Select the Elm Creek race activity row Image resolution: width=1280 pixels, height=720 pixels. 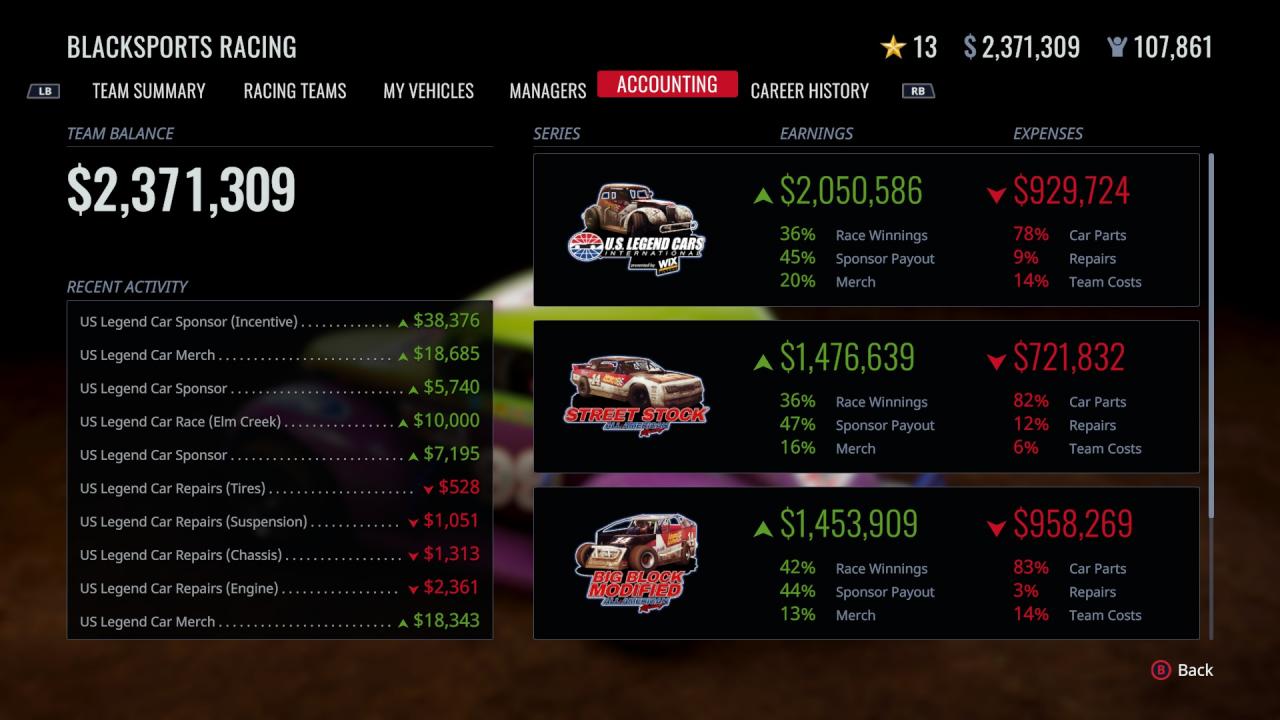tap(280, 421)
